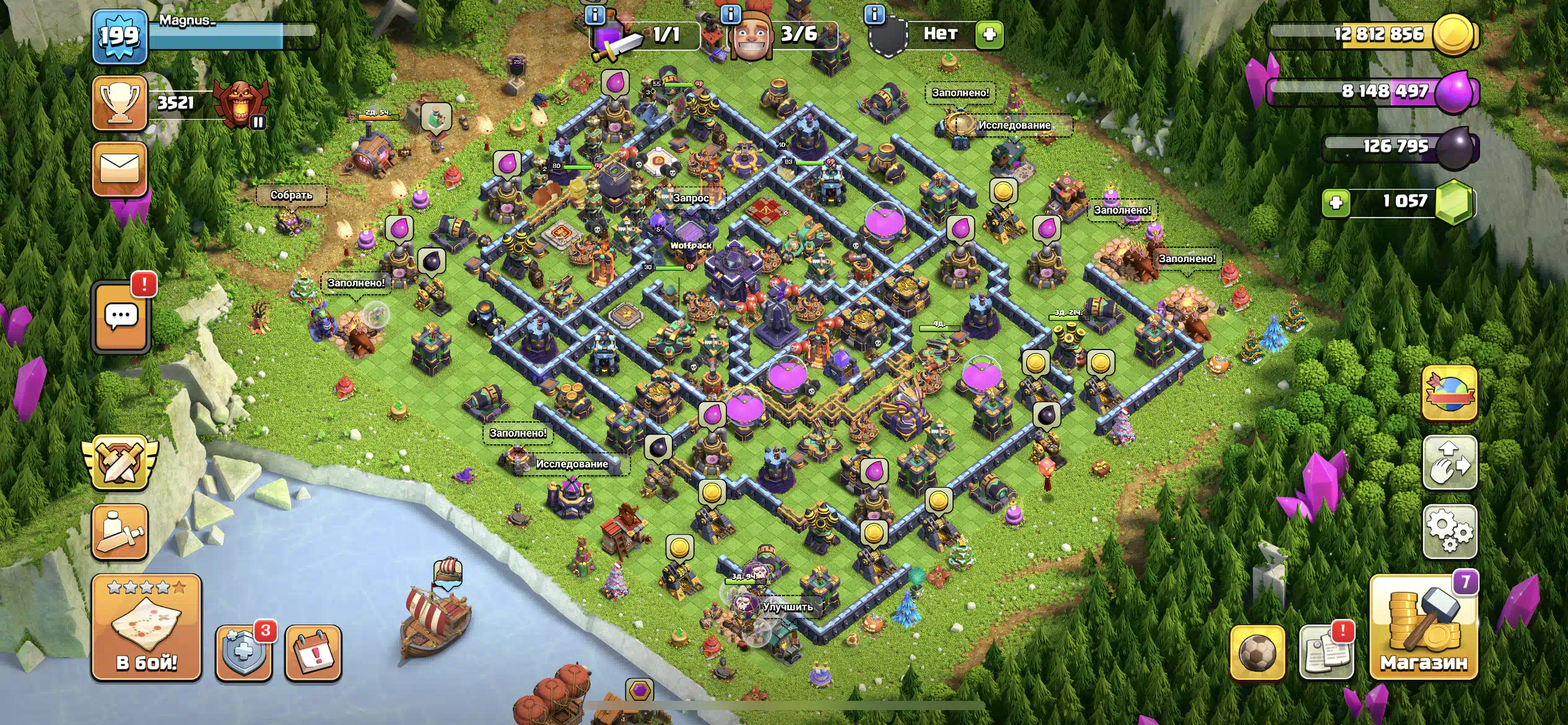Open the news papers button
Image resolution: width=1568 pixels, height=725 pixels.
click(1326, 652)
